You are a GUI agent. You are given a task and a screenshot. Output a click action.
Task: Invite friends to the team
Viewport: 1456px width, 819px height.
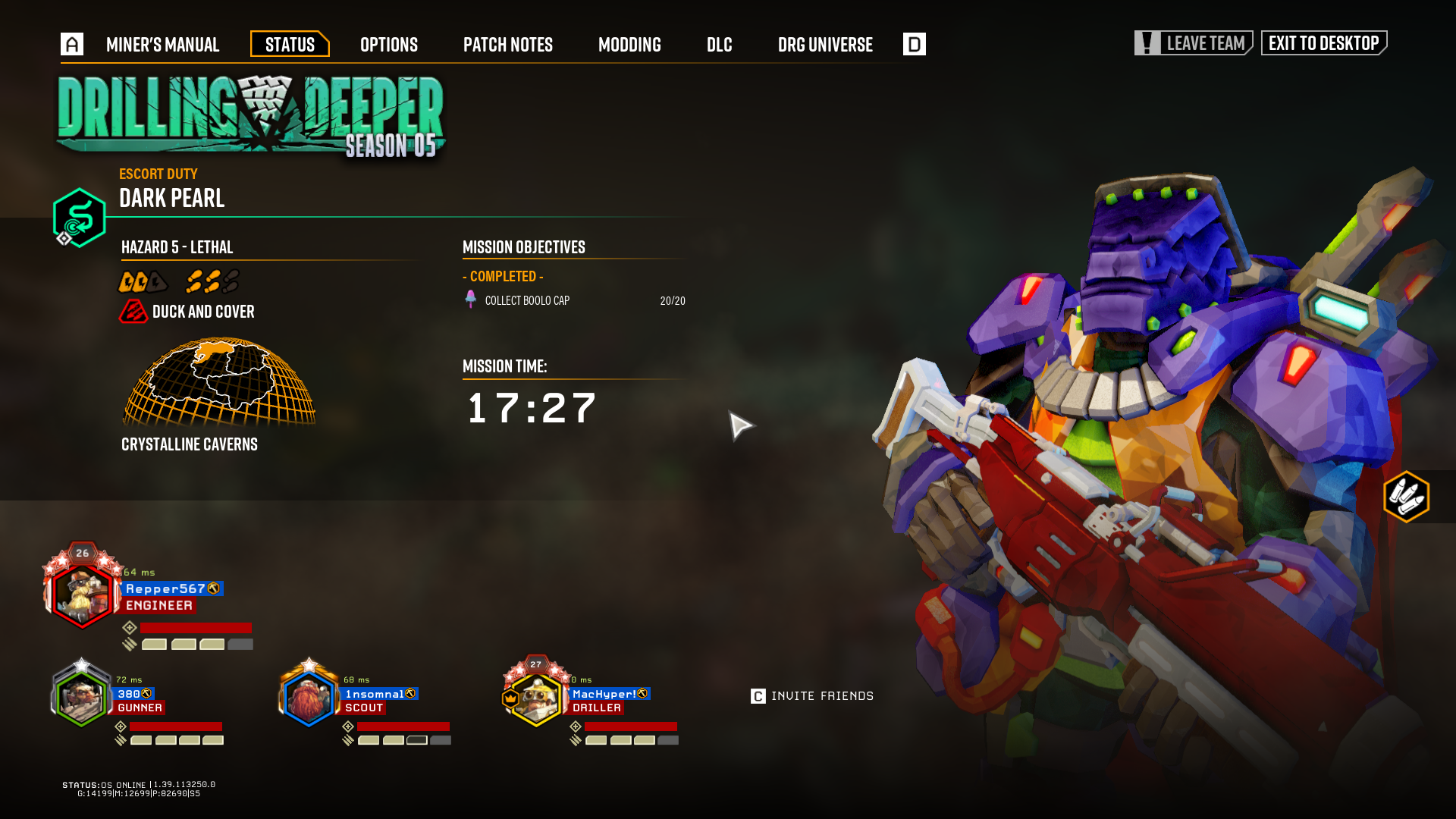pos(812,696)
